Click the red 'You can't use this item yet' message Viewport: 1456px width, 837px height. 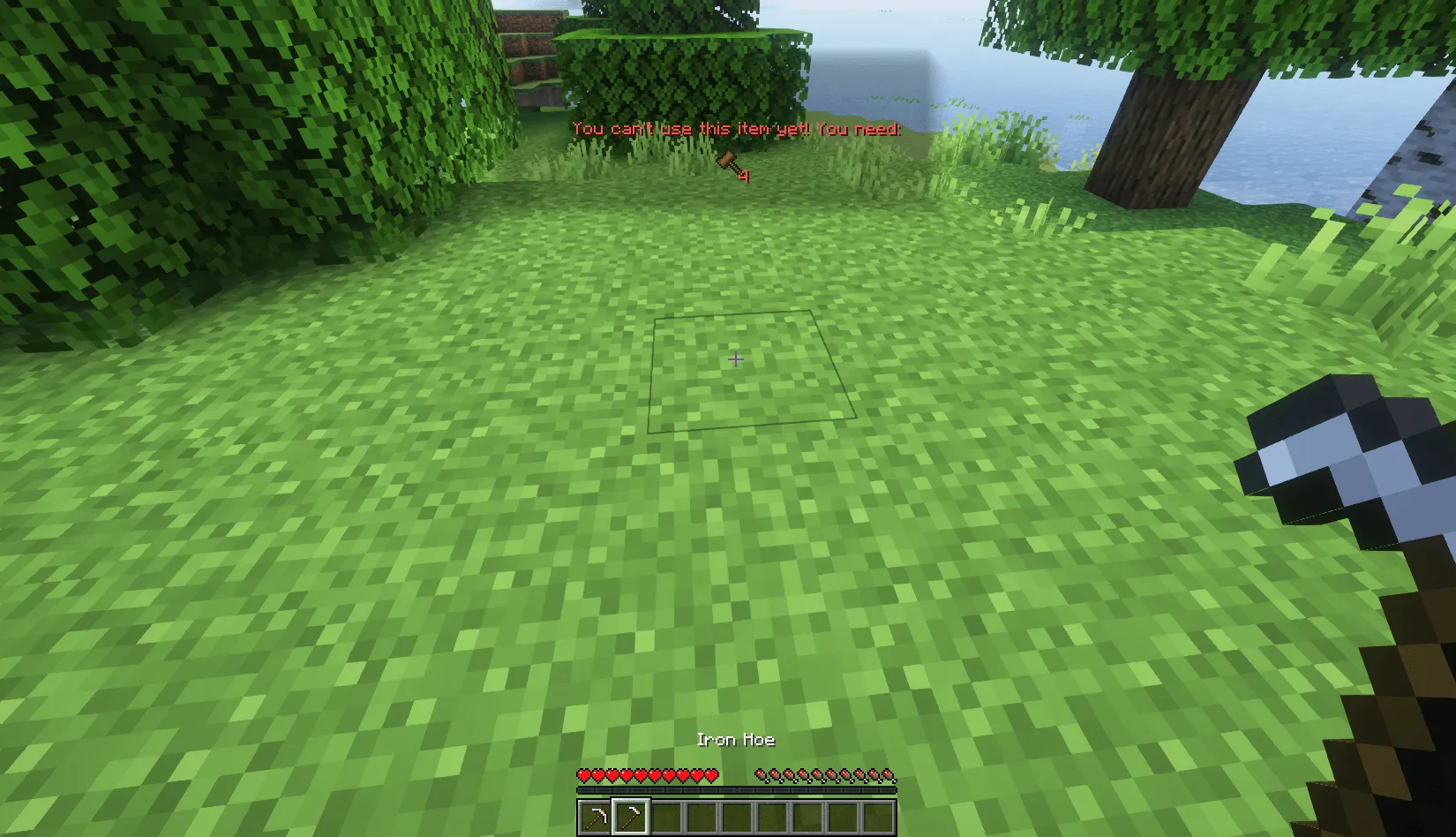[x=737, y=130]
